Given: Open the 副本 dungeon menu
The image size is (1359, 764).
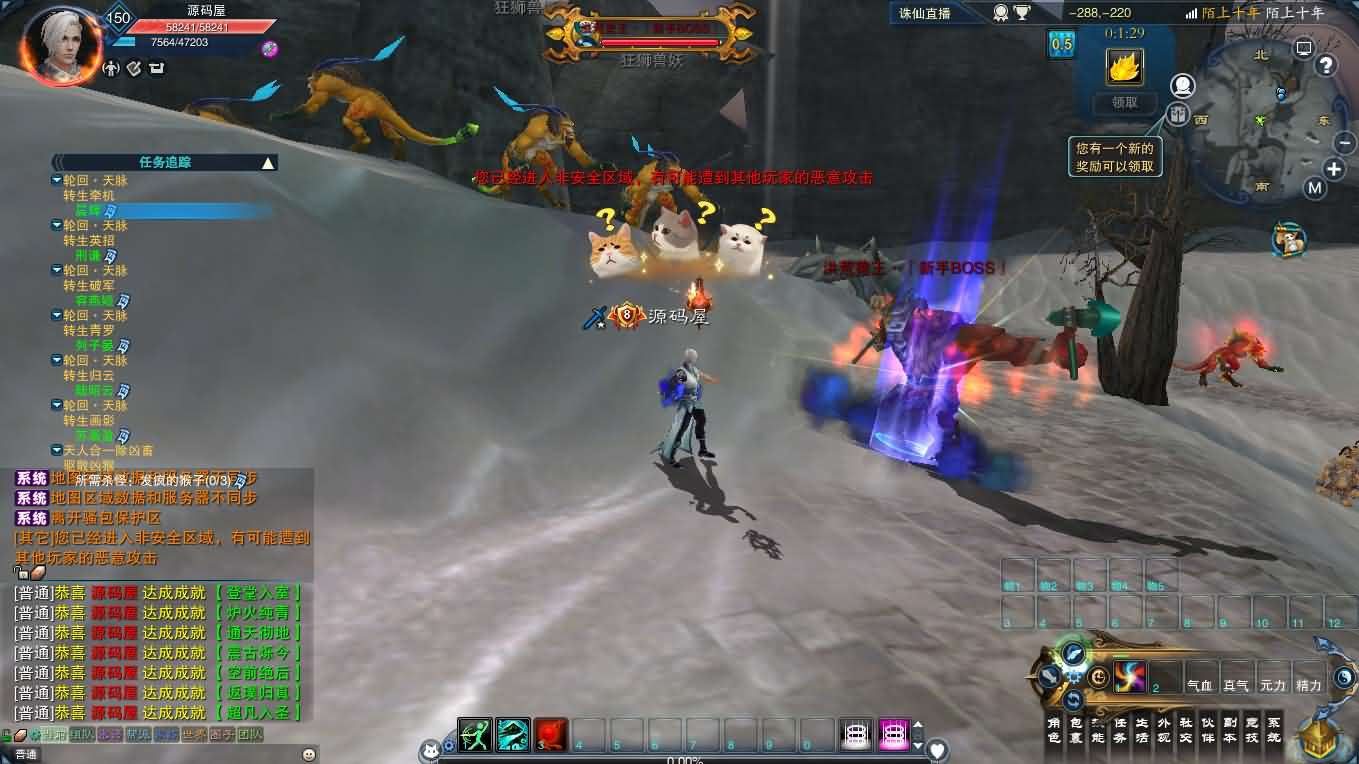Looking at the screenshot, I should coord(1229,730).
